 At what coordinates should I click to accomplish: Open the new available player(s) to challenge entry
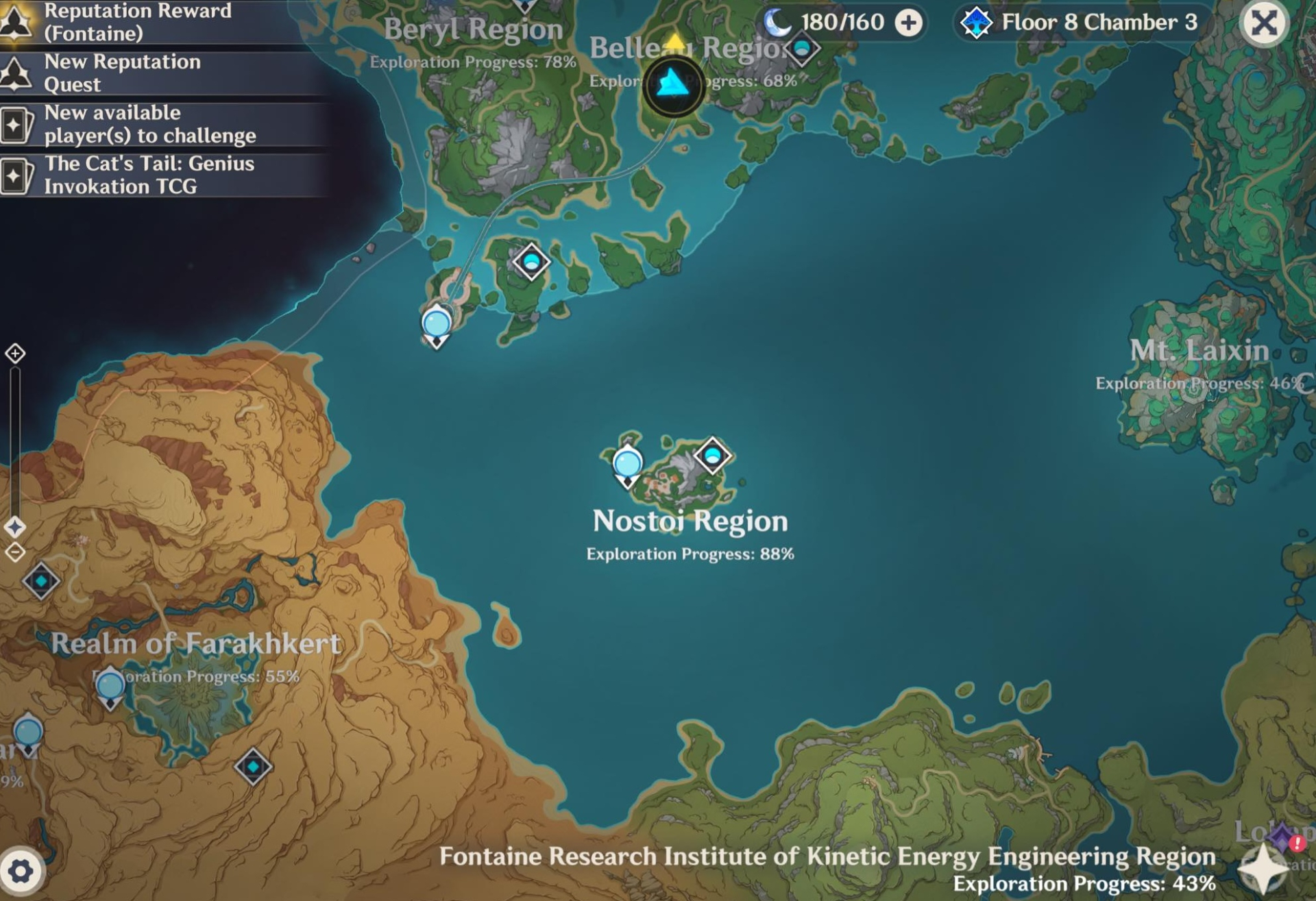tap(151, 124)
